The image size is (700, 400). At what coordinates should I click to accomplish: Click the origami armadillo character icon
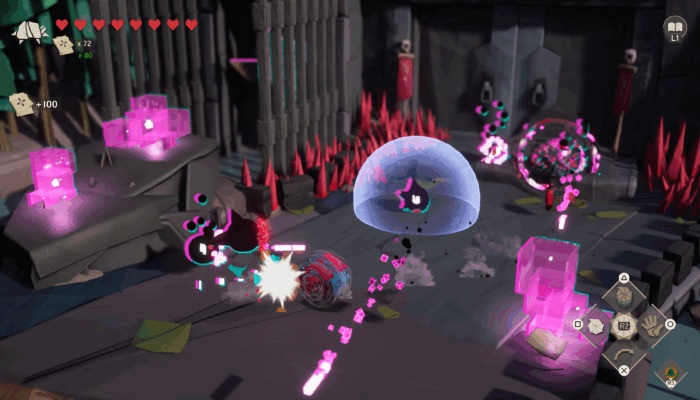[x=30, y=30]
